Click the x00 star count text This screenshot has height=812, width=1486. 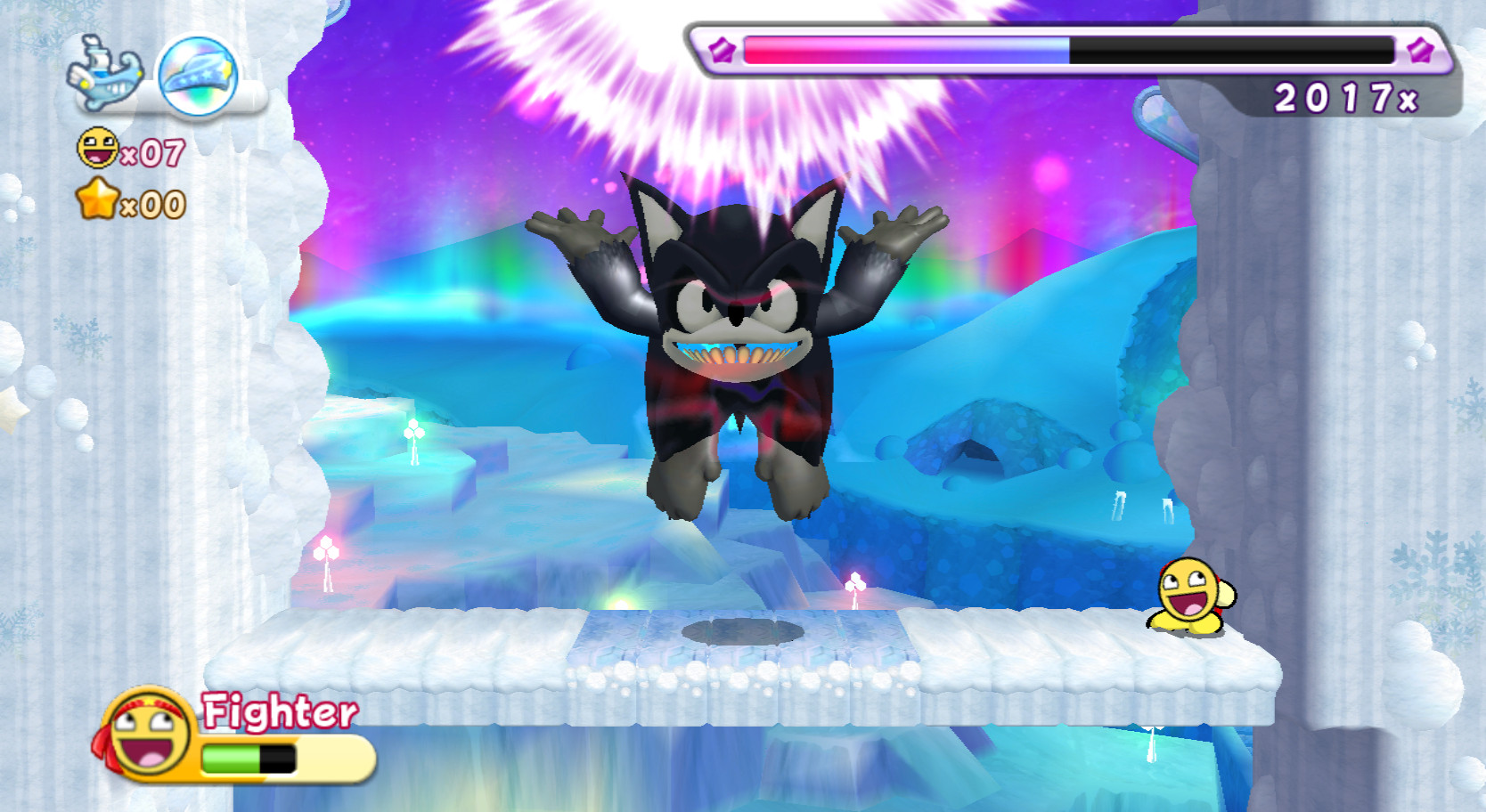(153, 205)
